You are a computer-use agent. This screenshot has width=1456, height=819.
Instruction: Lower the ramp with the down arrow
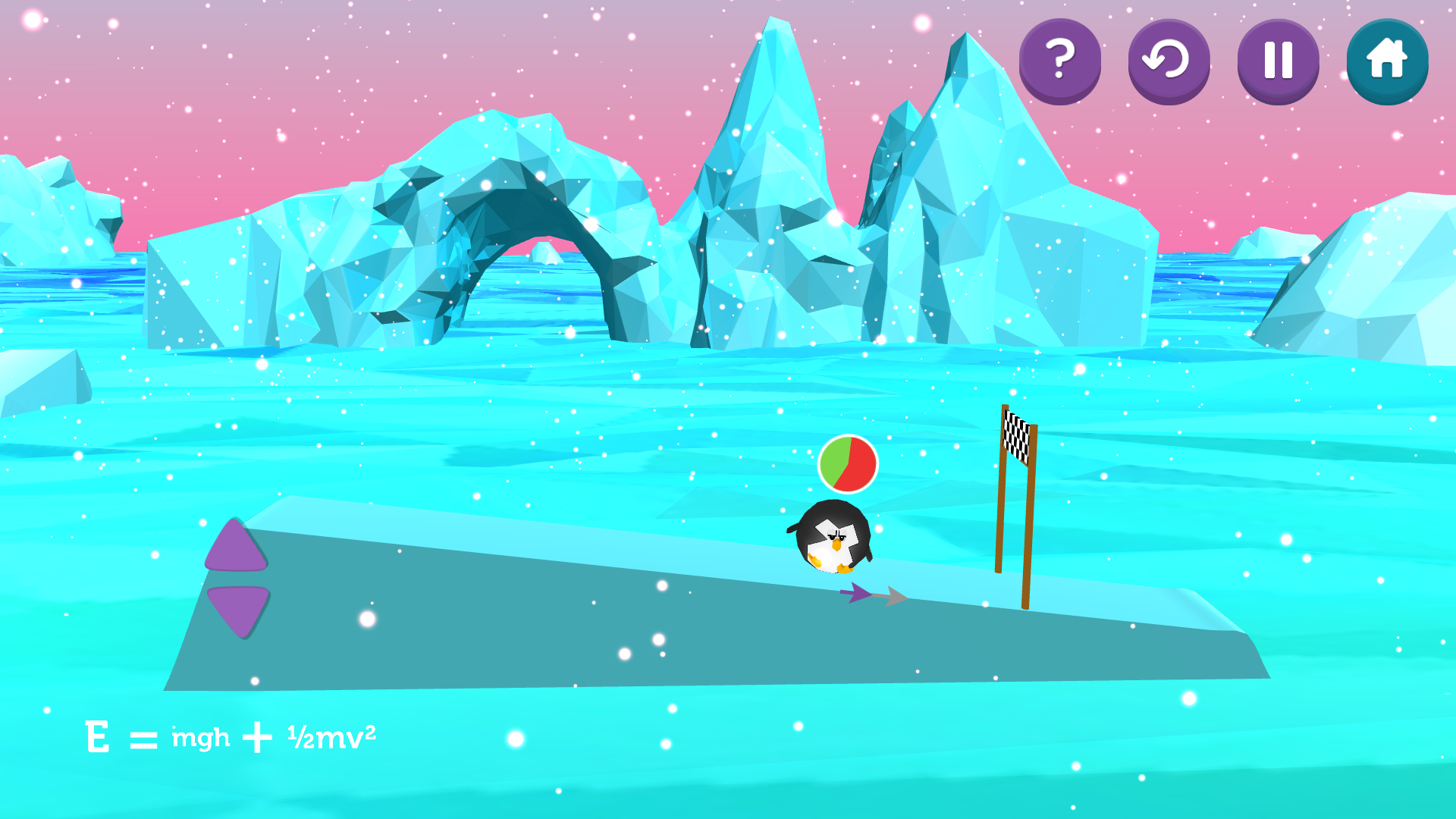pos(238,608)
